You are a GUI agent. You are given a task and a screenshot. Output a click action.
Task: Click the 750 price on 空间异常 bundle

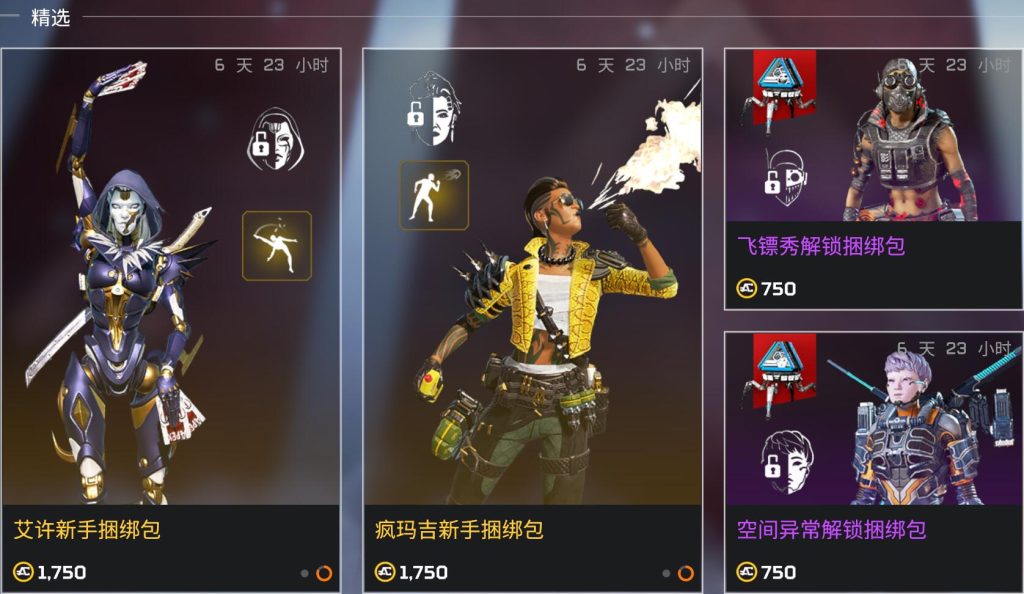pos(767,572)
